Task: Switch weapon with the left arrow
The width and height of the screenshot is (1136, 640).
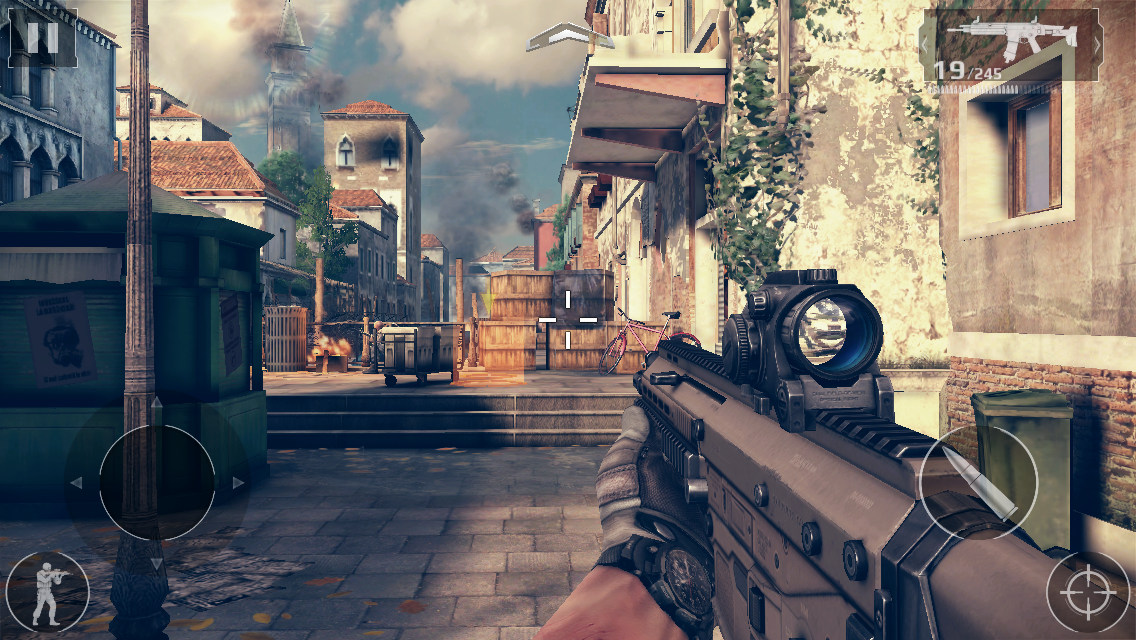Action: click(925, 45)
